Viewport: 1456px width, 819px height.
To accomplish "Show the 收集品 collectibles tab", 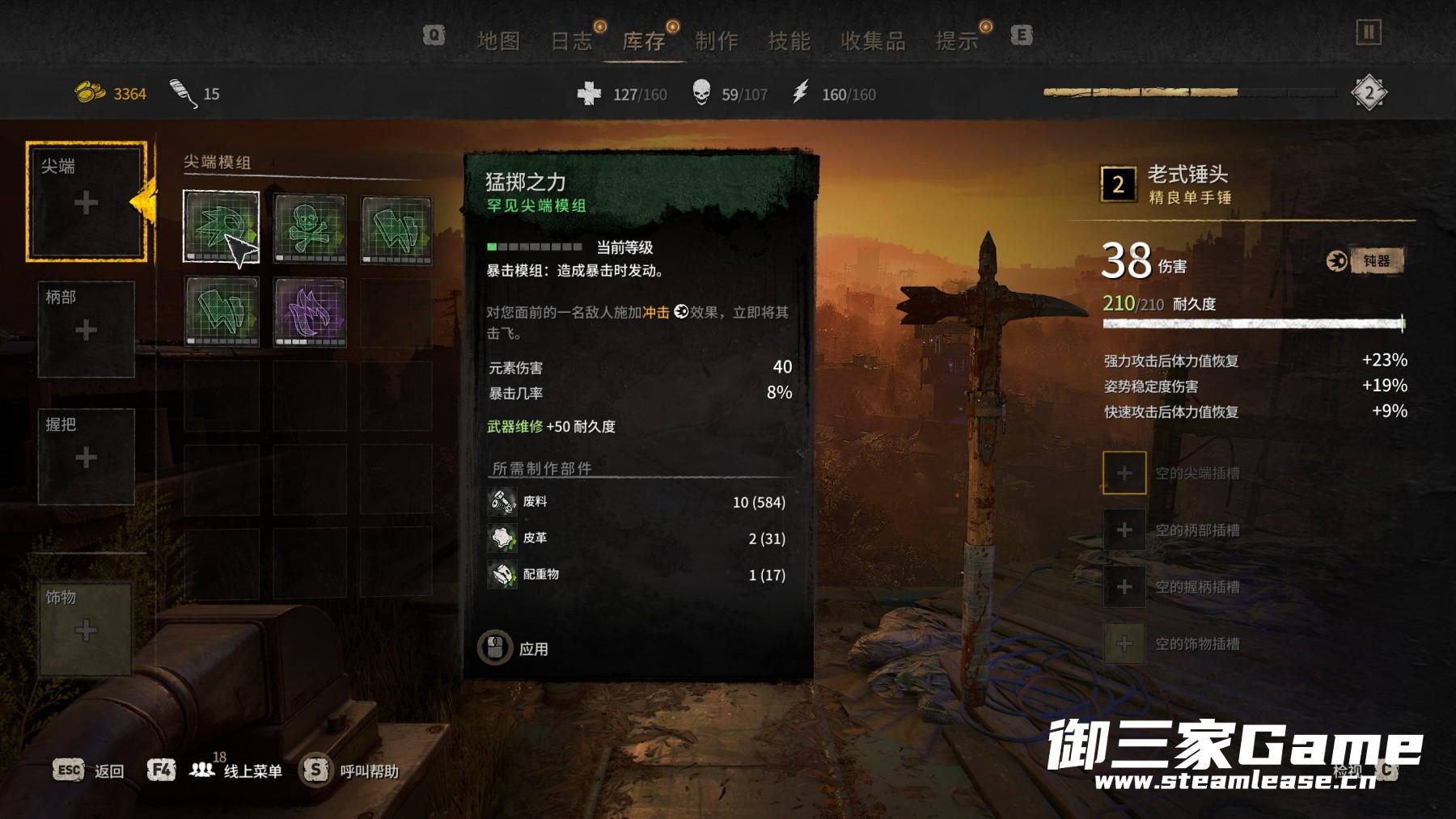I will click(873, 40).
